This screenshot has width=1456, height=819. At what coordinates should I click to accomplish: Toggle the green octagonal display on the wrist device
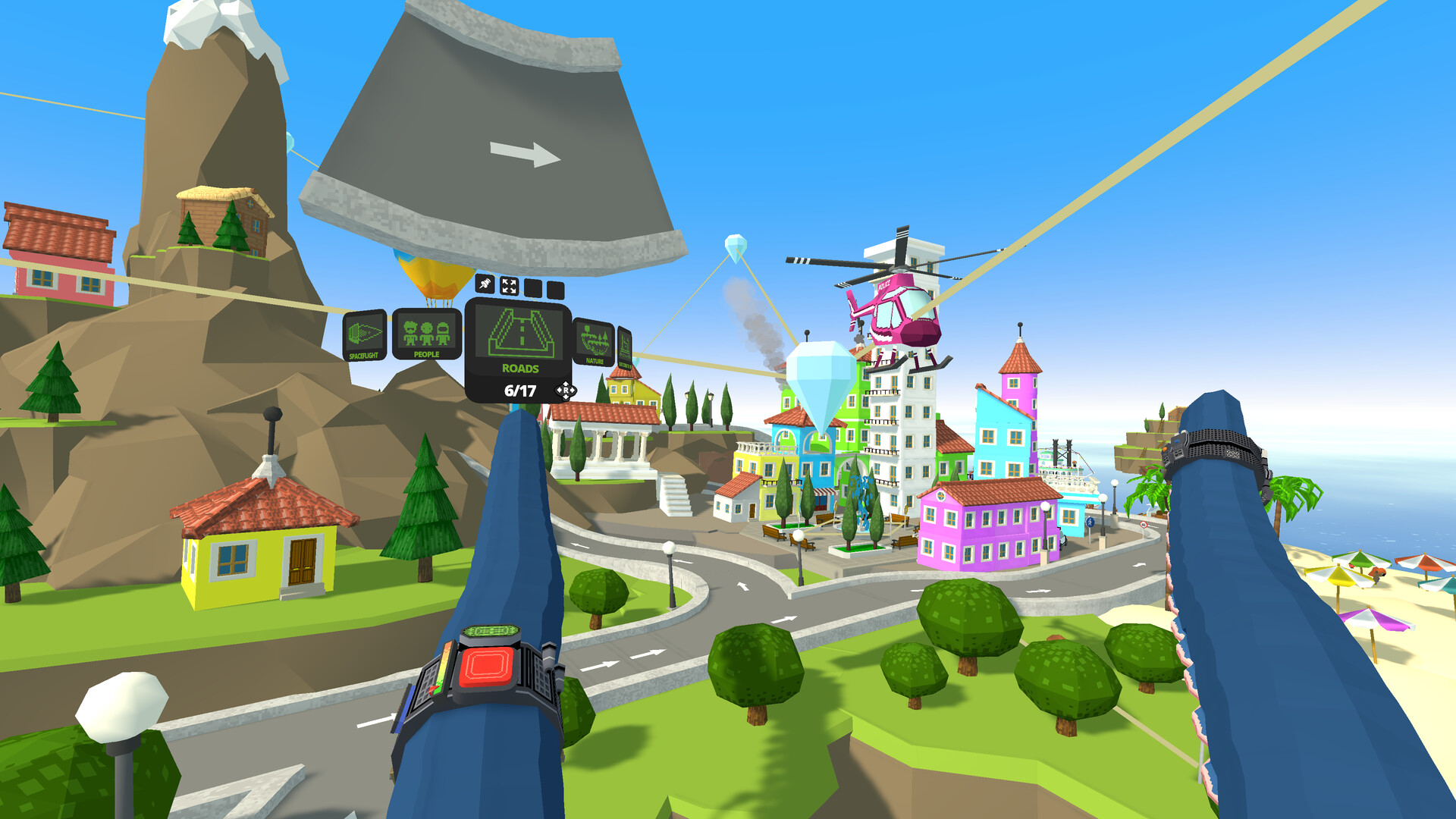pos(491,631)
